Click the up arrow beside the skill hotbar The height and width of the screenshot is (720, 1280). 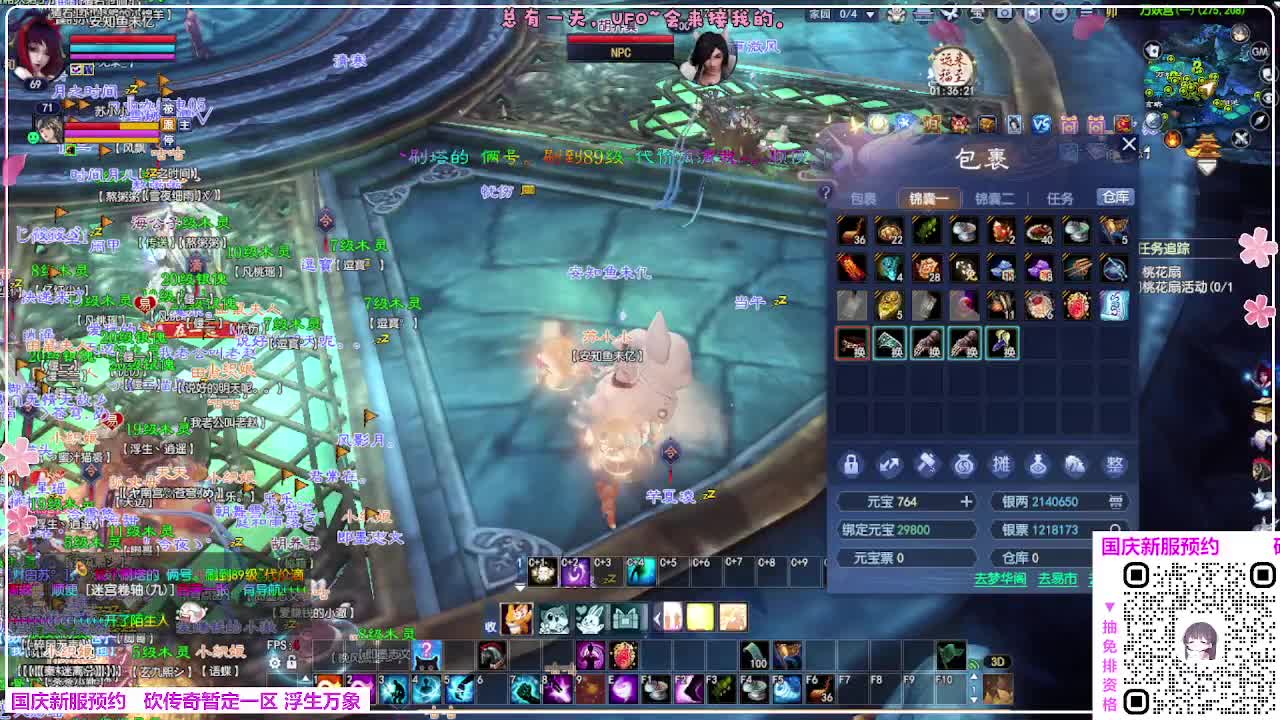pos(974,676)
